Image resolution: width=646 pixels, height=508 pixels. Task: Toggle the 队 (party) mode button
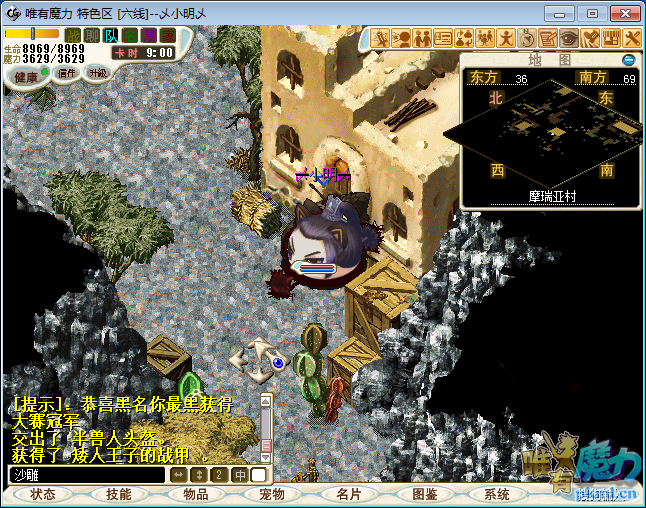111,36
